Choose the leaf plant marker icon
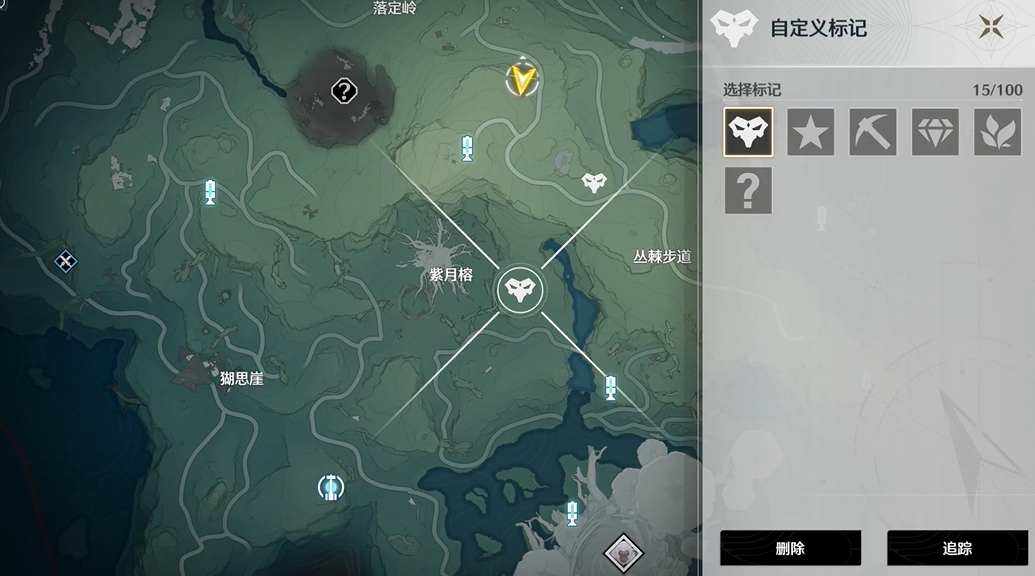Screen dimensions: 1035x576 pyautogui.click(x=997, y=132)
